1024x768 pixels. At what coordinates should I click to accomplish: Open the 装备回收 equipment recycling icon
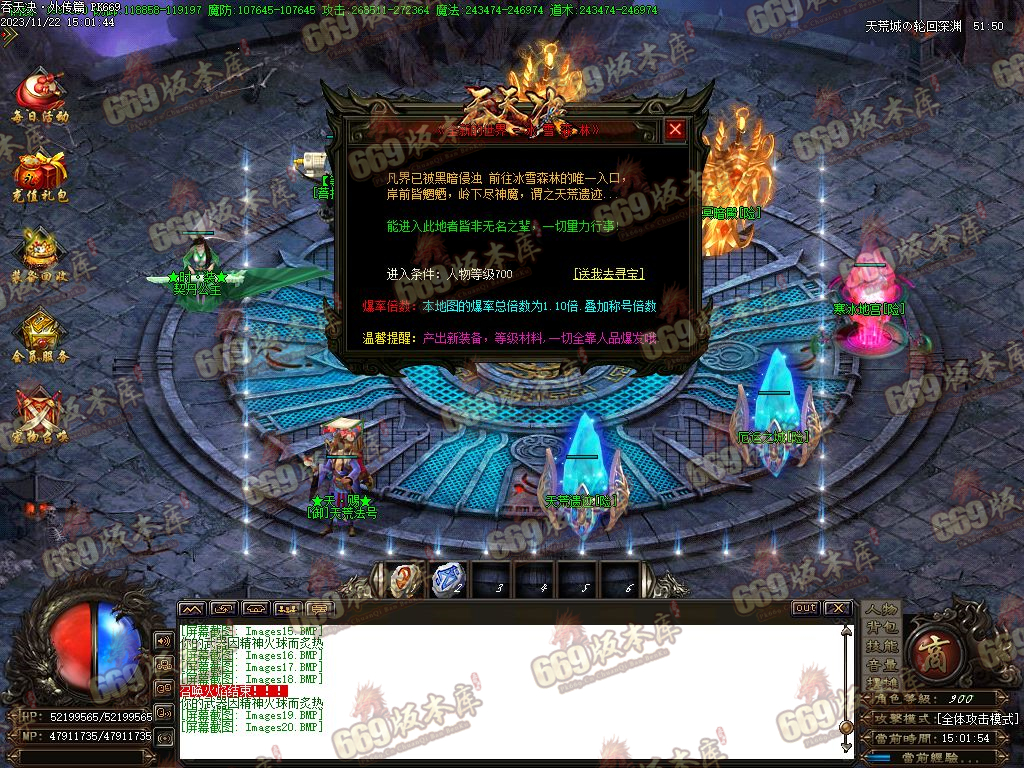pyautogui.click(x=40, y=257)
